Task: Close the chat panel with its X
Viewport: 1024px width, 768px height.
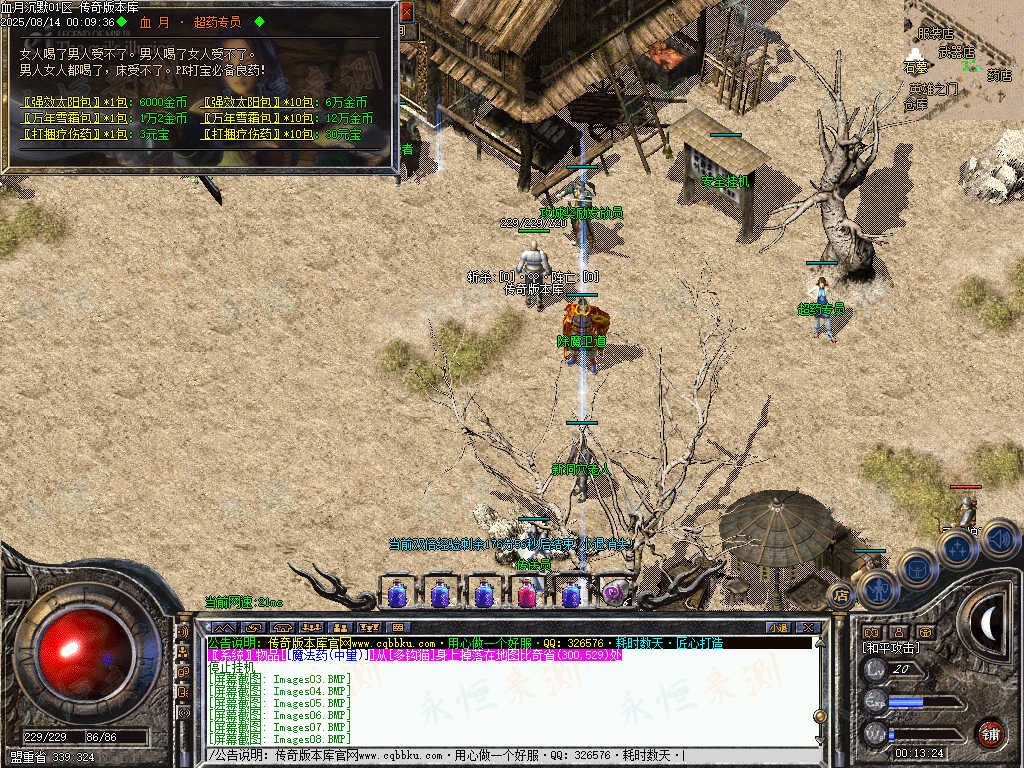Action: click(x=808, y=628)
